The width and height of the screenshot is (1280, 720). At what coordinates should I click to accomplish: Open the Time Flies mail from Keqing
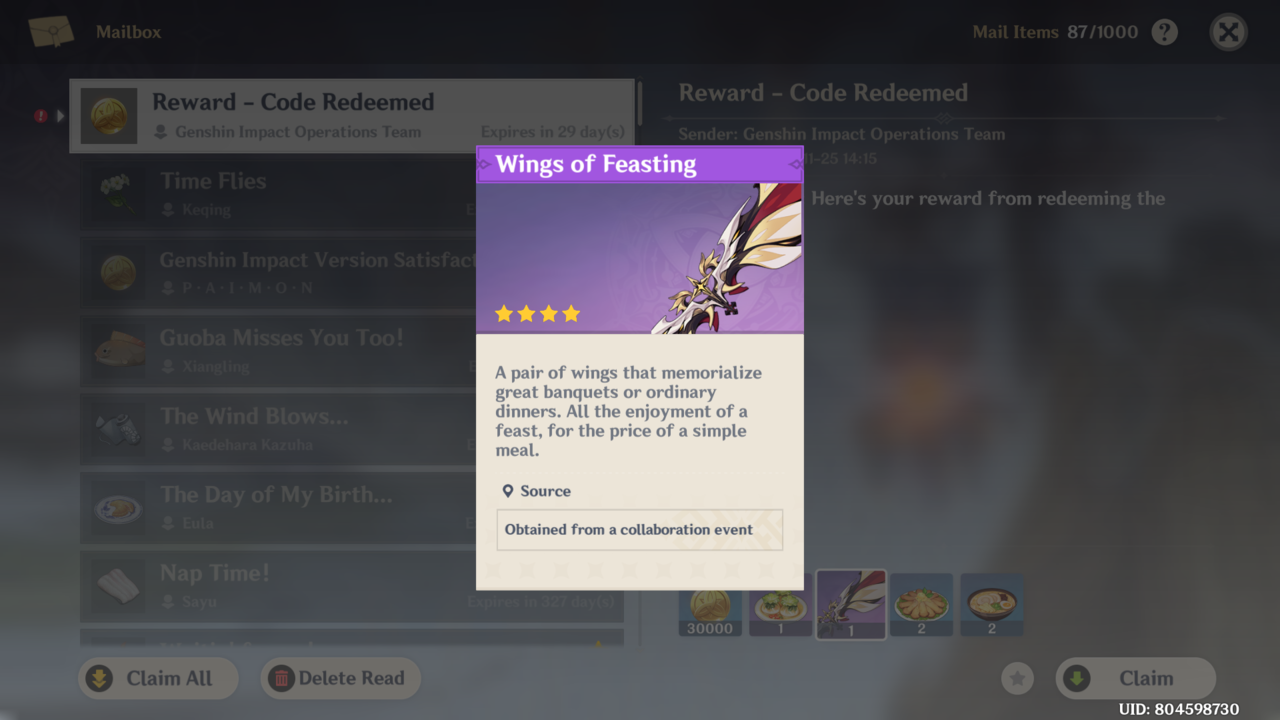pos(280,194)
